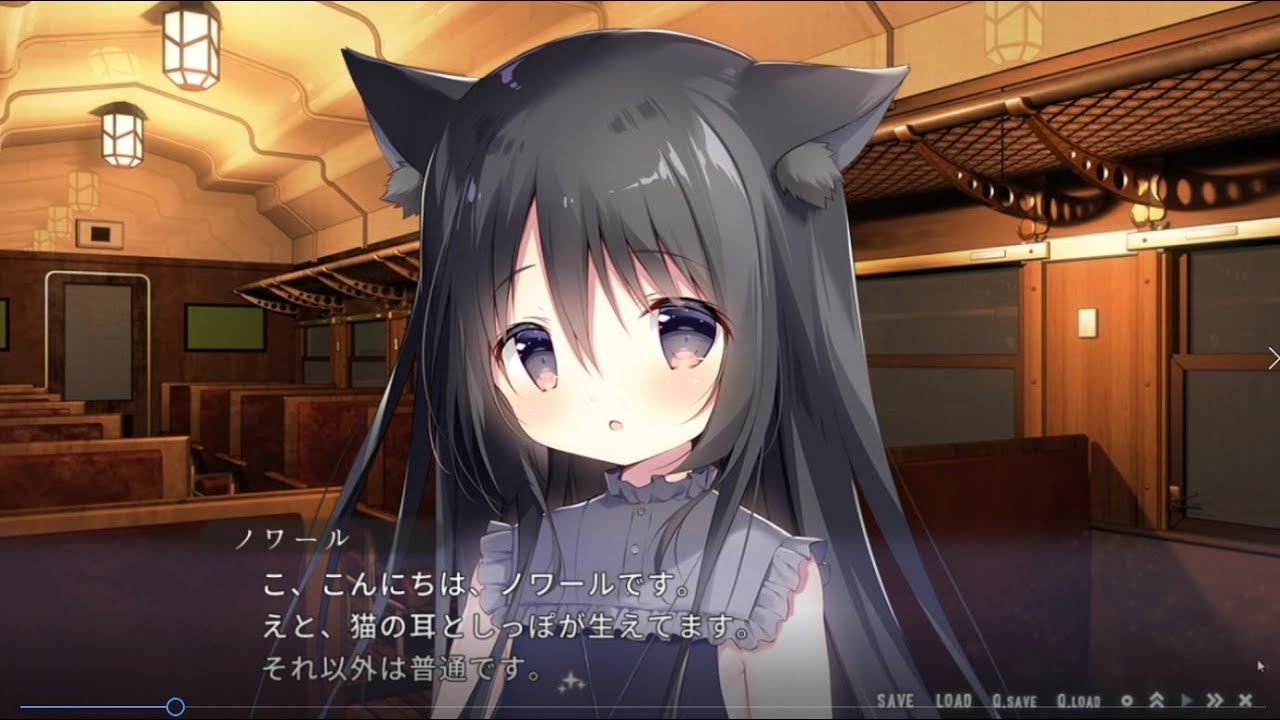
Task: Quick load using the Q.LOAD control
Action: pyautogui.click(x=1077, y=700)
